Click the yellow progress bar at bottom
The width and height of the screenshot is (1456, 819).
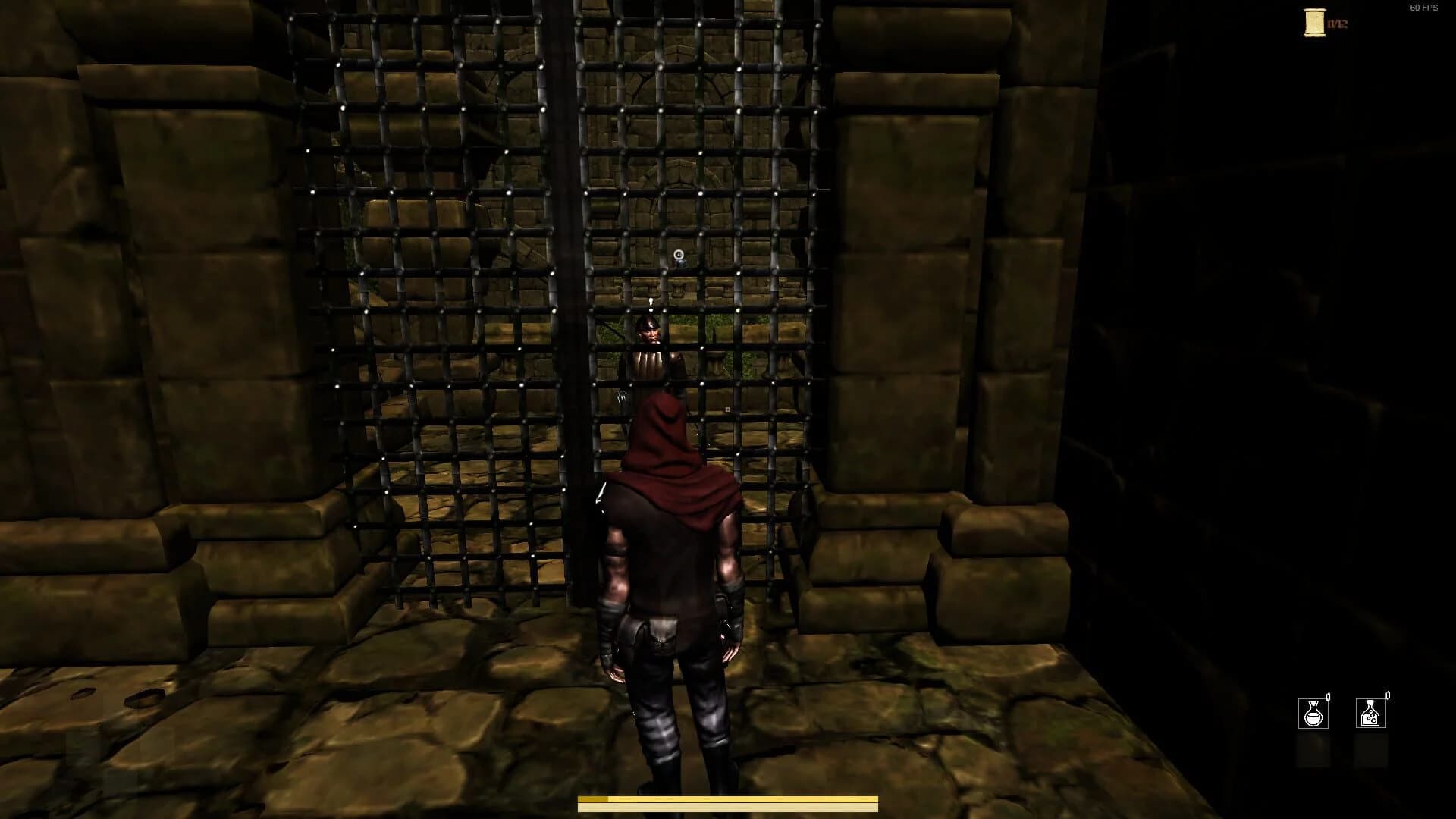click(x=728, y=802)
